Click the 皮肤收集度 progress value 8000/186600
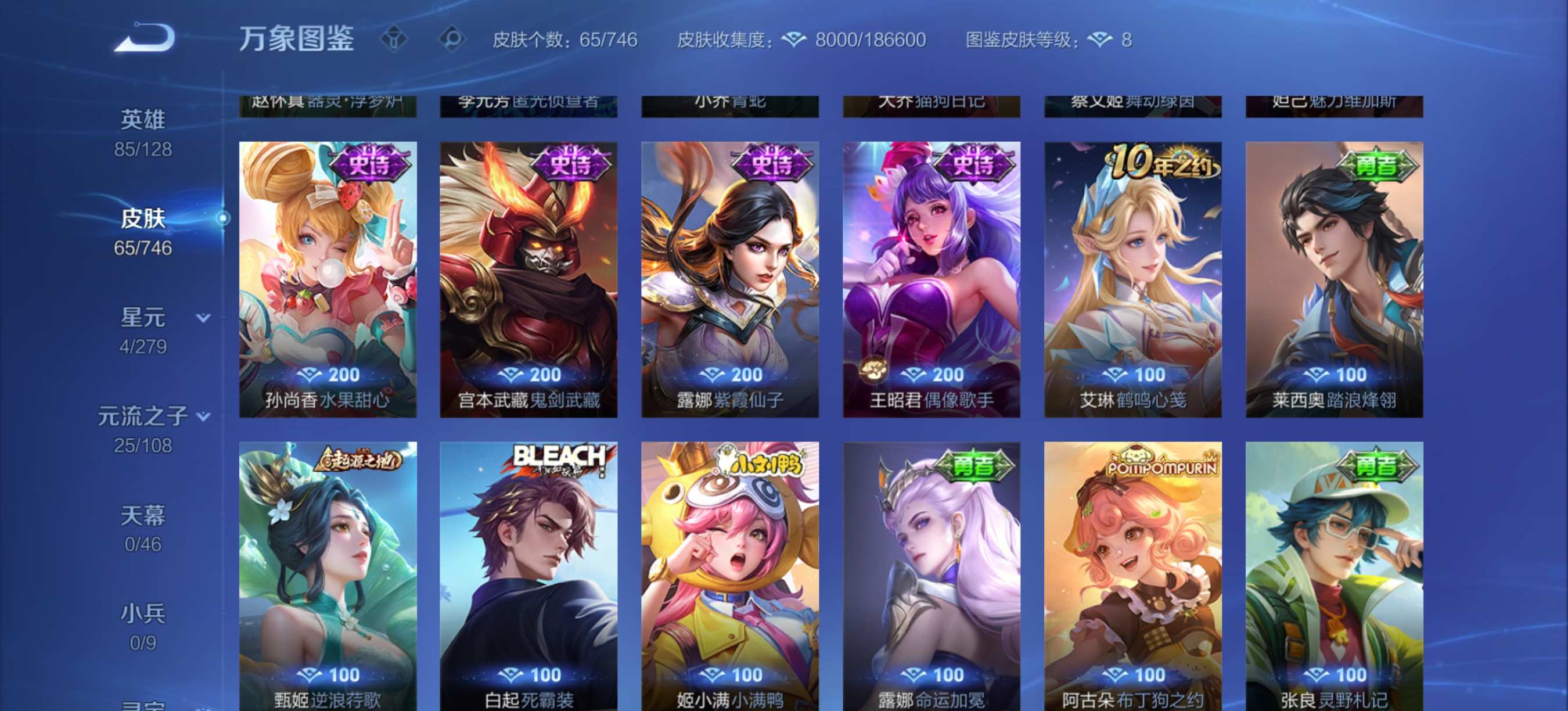This screenshot has width=1568, height=711. (x=872, y=39)
